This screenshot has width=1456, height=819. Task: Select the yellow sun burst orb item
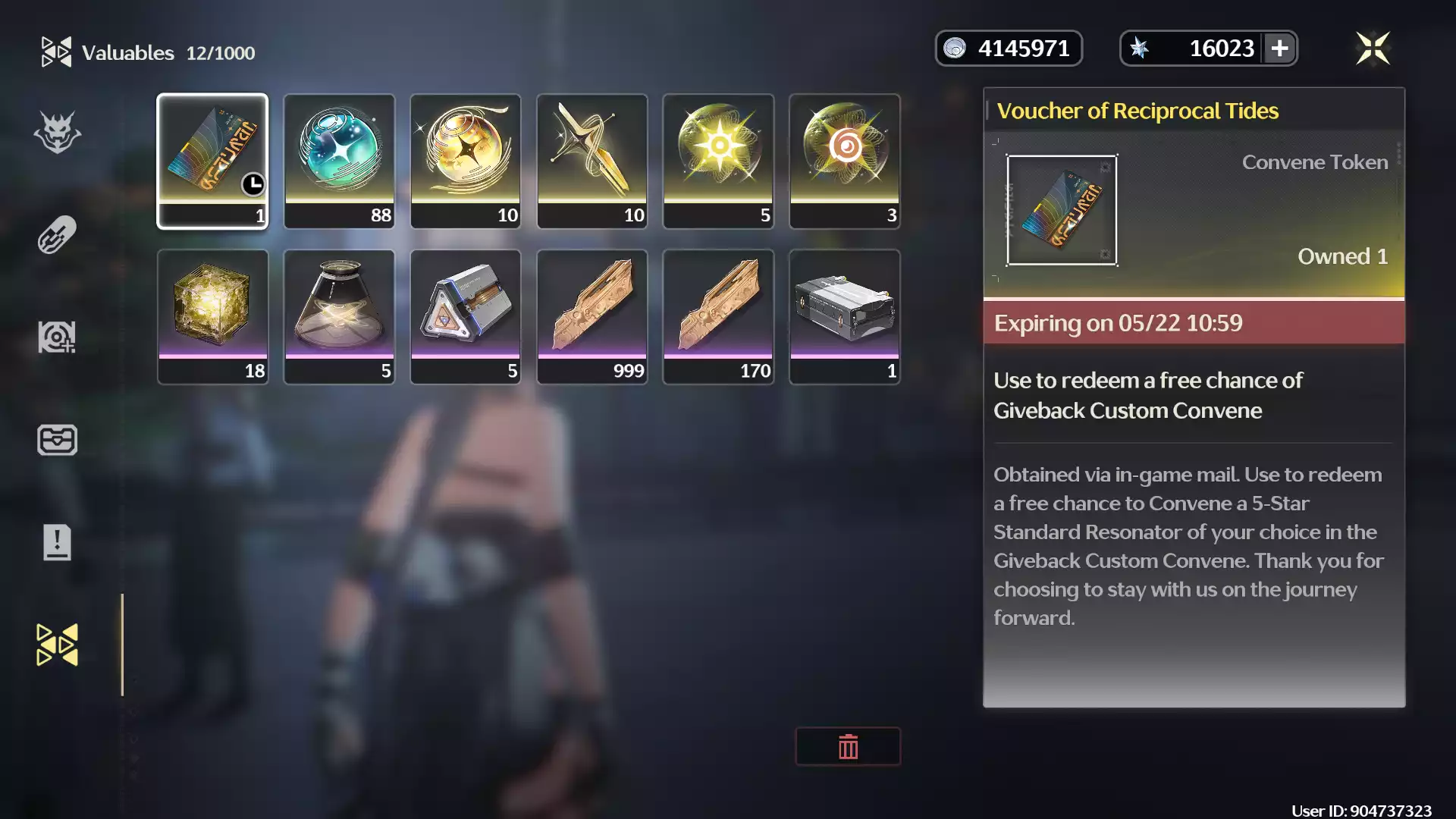click(x=718, y=161)
